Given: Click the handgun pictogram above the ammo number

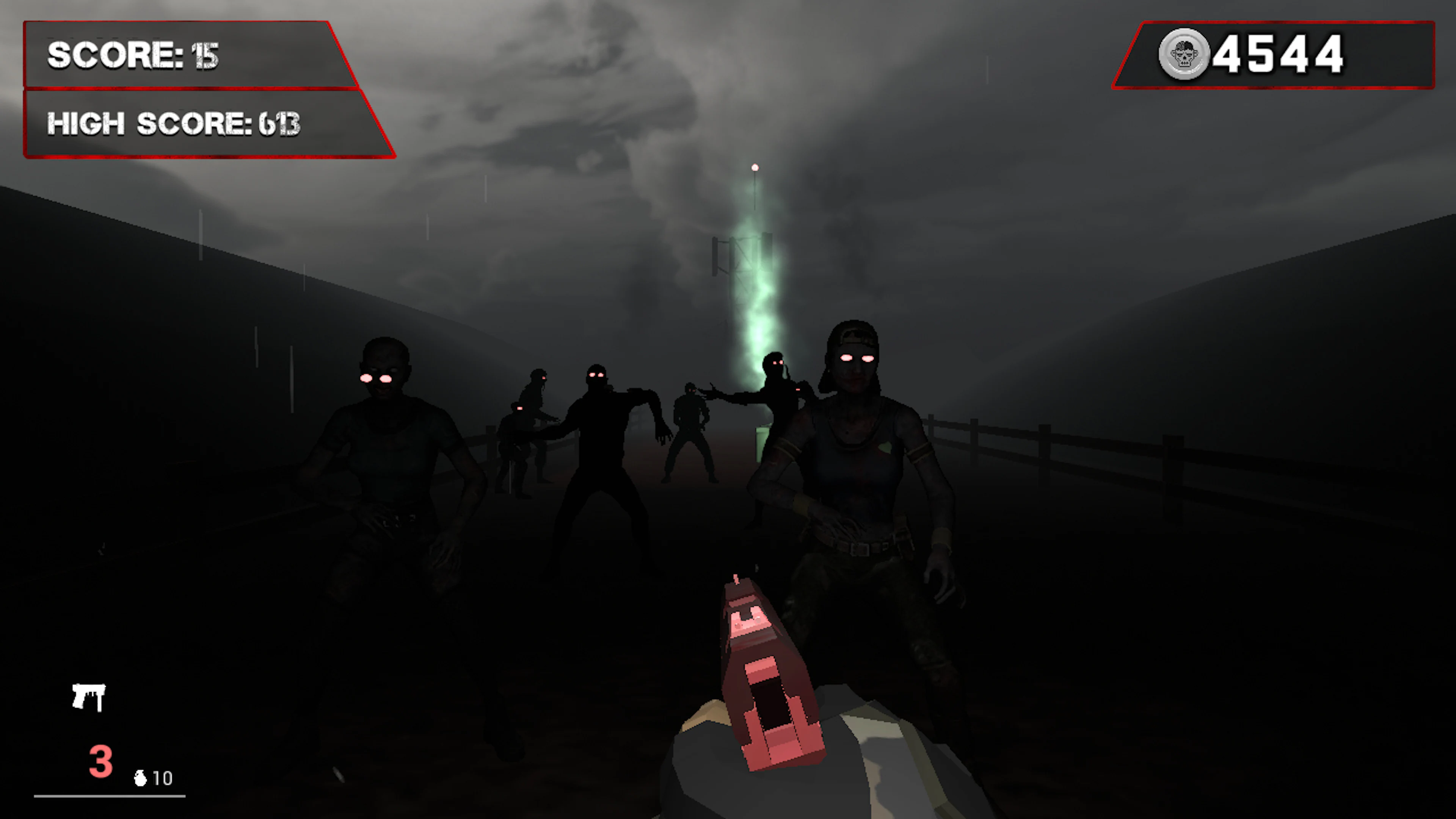Looking at the screenshot, I should click(x=89, y=697).
